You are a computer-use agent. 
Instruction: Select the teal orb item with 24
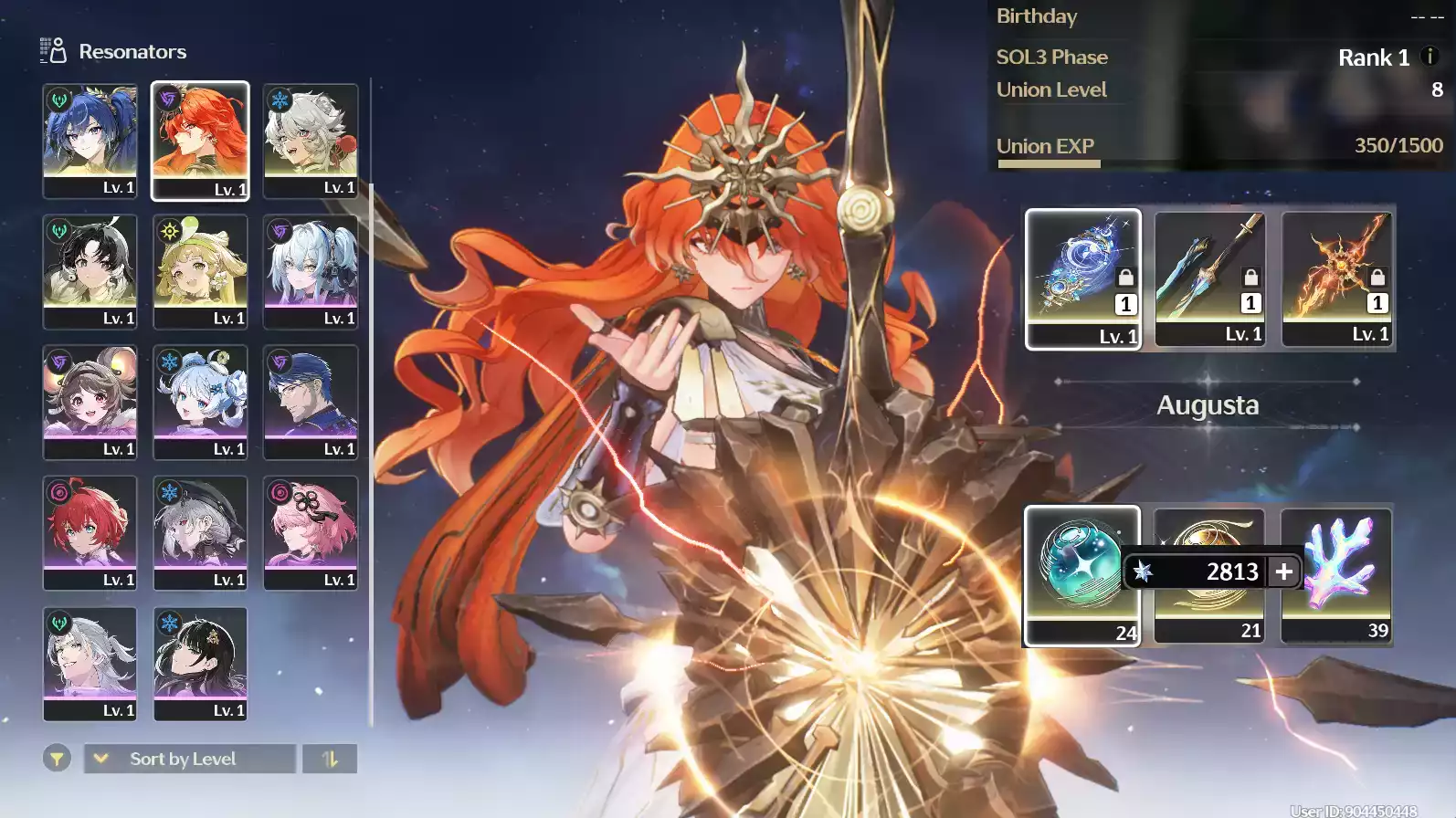1081,575
